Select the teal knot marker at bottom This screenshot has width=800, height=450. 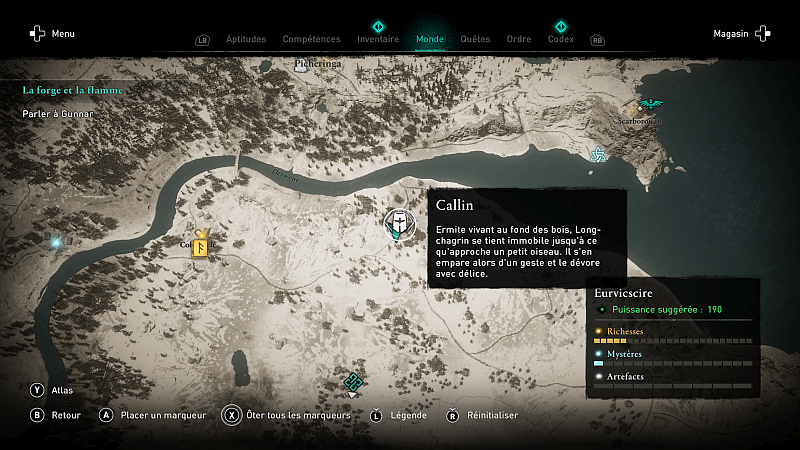coord(352,381)
